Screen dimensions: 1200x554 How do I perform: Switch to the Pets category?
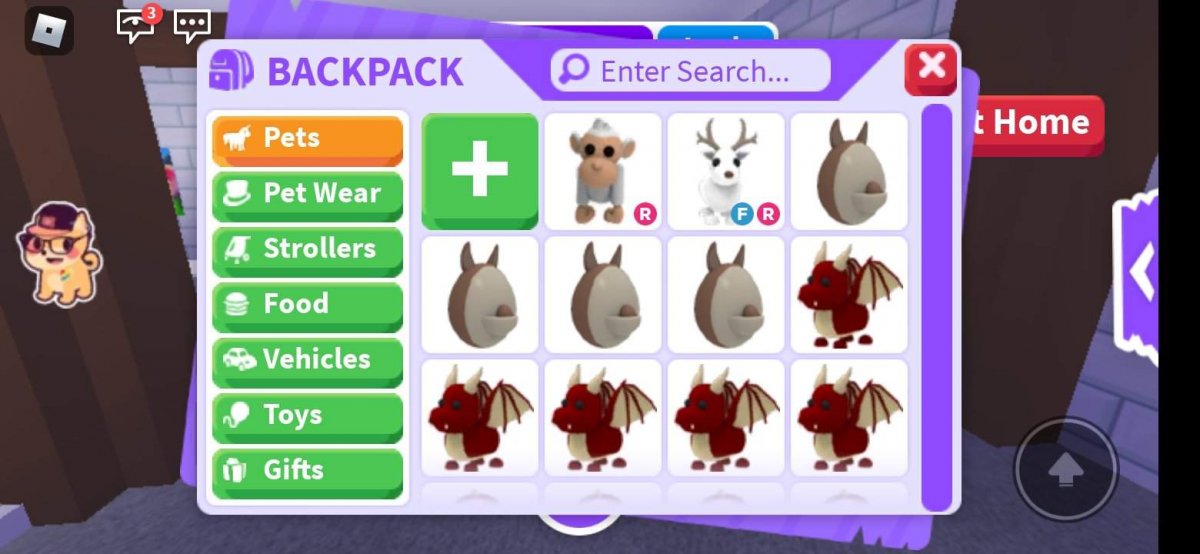click(x=307, y=139)
